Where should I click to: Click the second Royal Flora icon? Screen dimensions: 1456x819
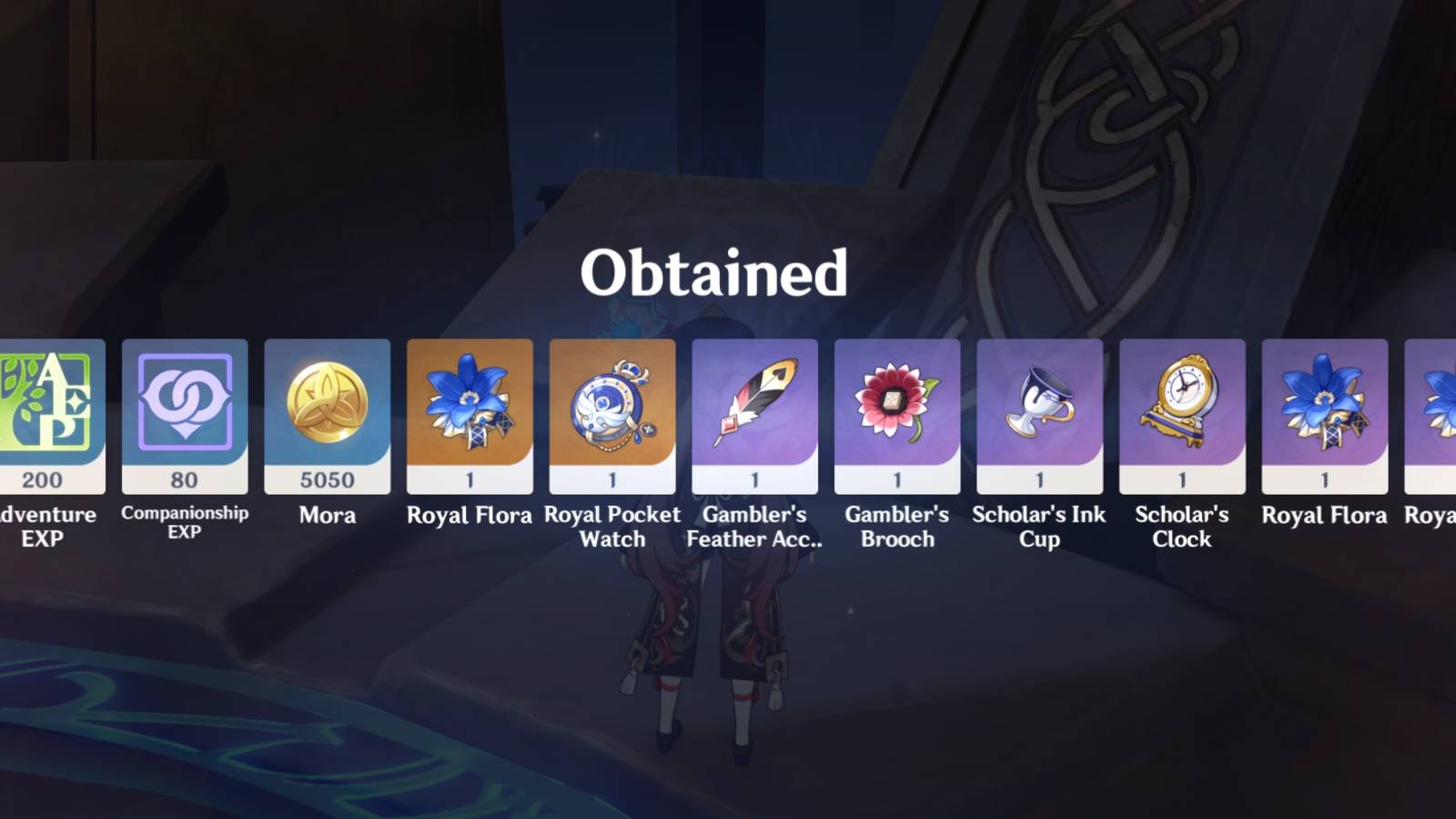tap(1324, 405)
